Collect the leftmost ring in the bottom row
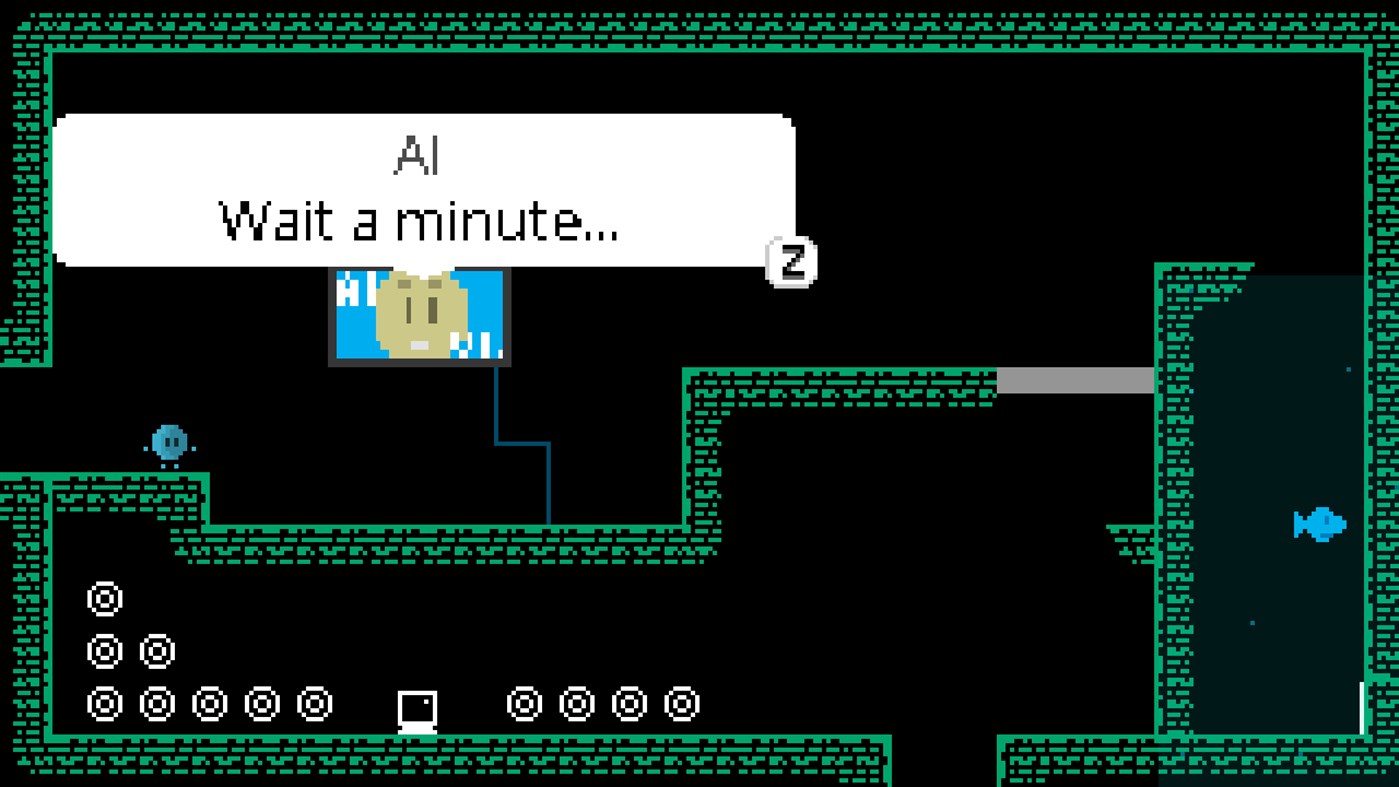 point(103,703)
